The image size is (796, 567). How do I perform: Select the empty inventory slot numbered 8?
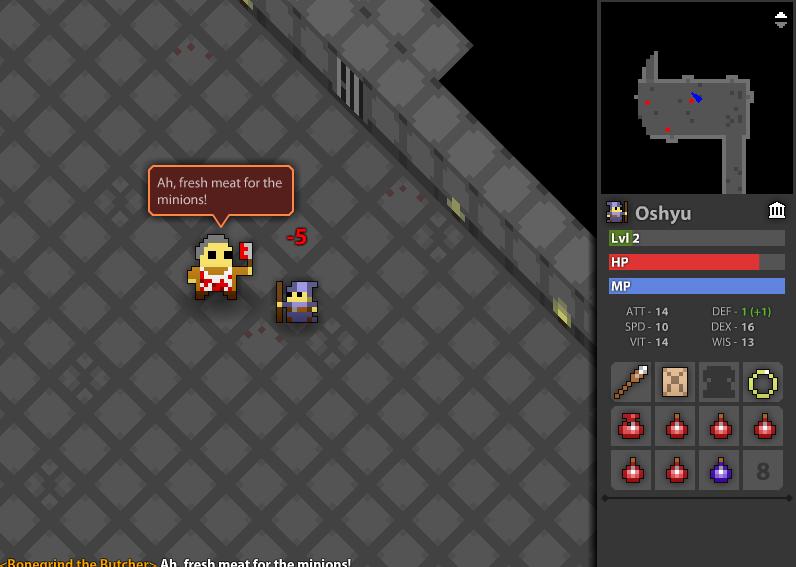763,469
